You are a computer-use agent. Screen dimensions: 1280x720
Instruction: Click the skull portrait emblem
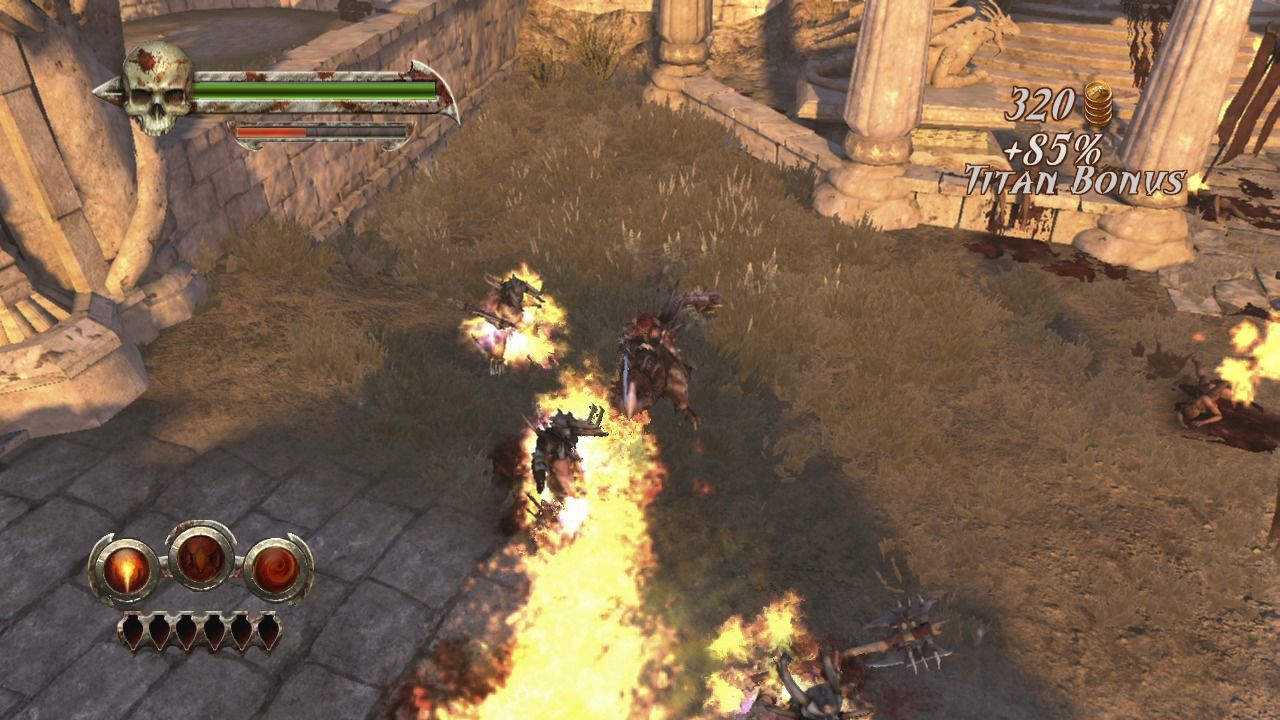pyautogui.click(x=157, y=88)
